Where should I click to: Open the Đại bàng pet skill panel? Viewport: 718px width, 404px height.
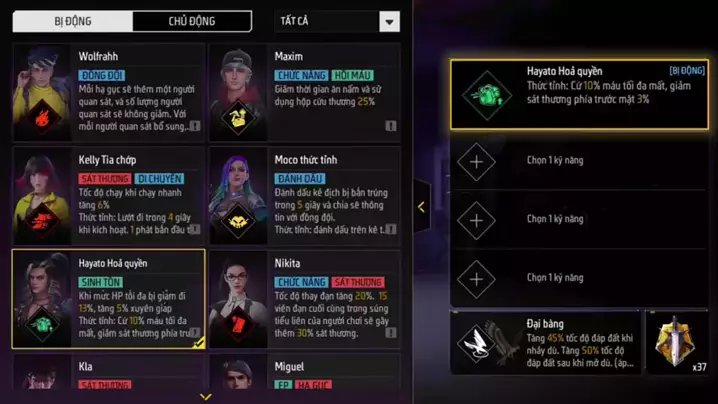point(545,342)
